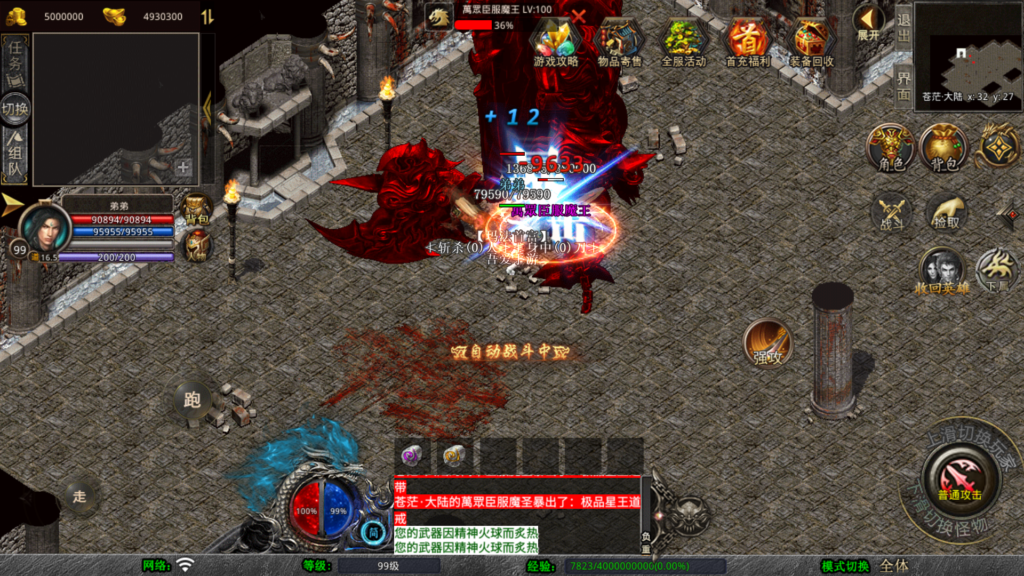This screenshot has width=1024, height=576.
Task: Open the 苍茫·大陆 minimap
Action: coord(967,56)
